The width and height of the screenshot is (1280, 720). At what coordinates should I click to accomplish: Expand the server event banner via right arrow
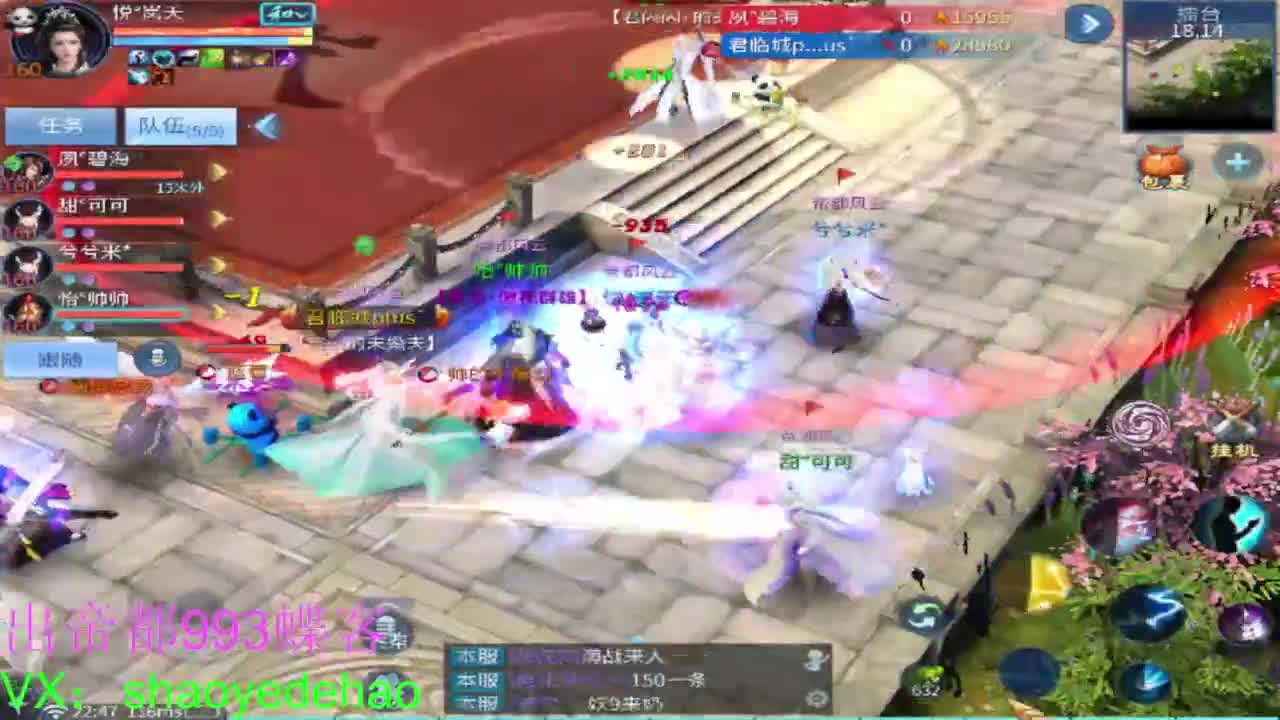(1091, 24)
